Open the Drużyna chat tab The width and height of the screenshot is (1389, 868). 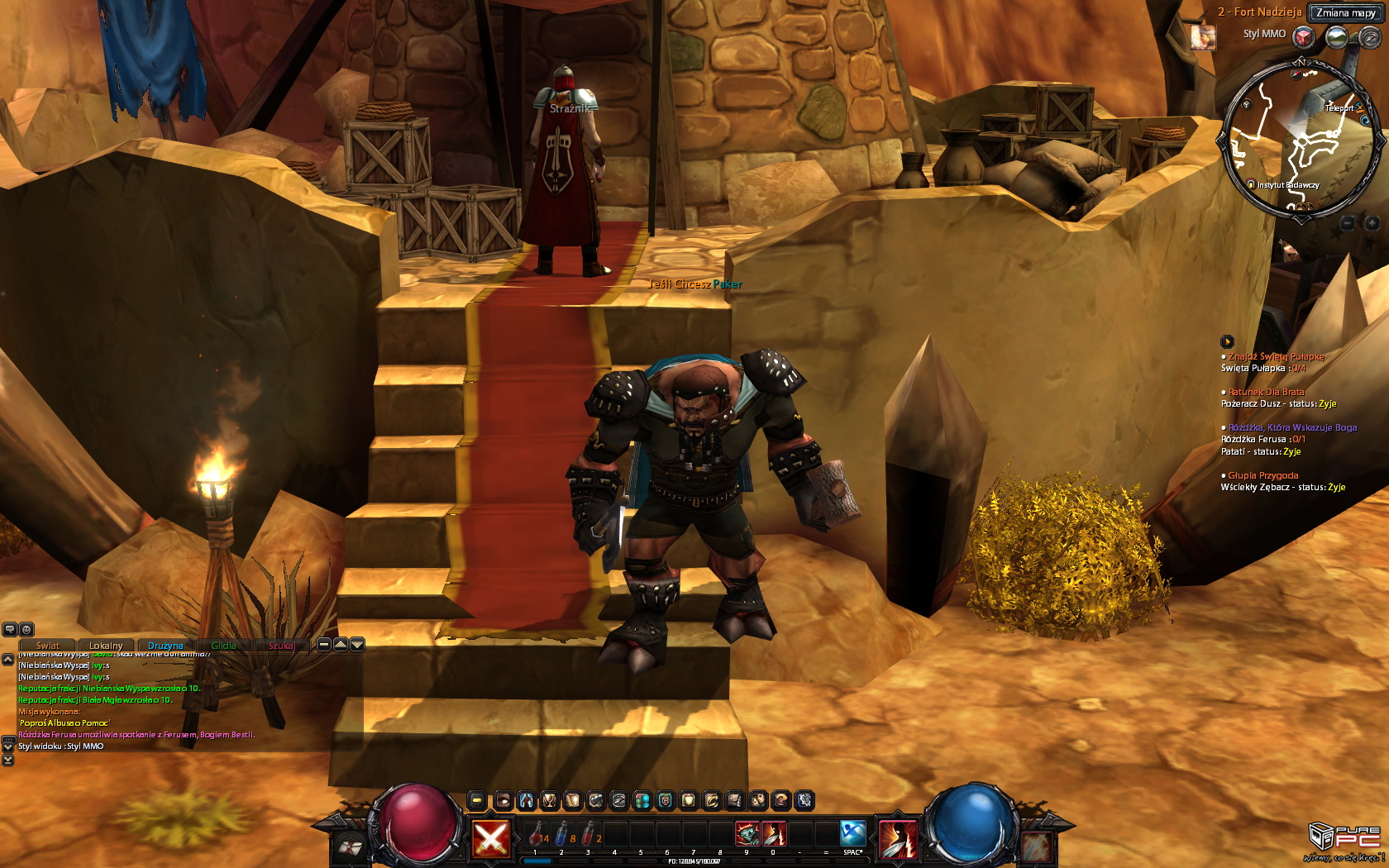tap(165, 646)
